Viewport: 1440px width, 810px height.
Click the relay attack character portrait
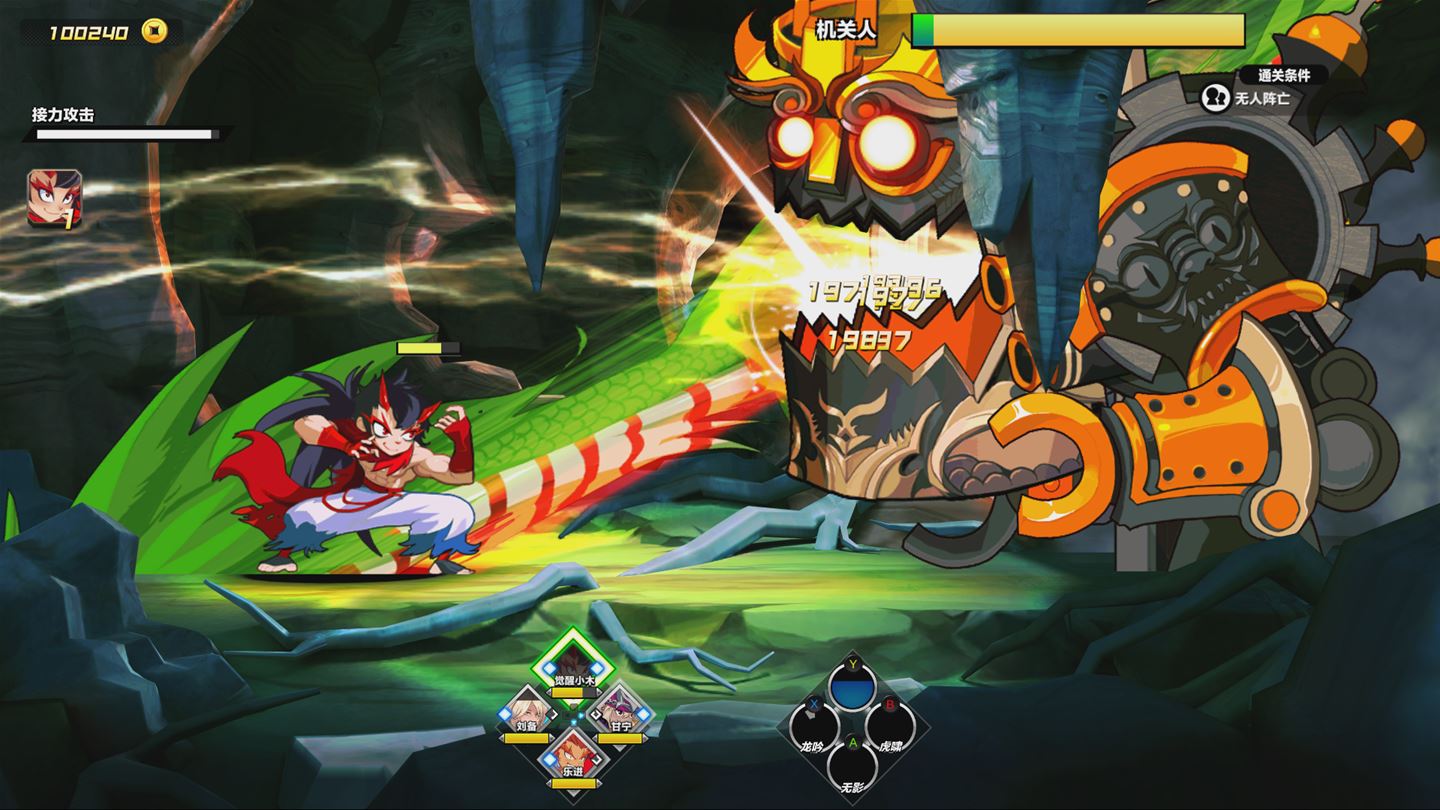pos(55,199)
